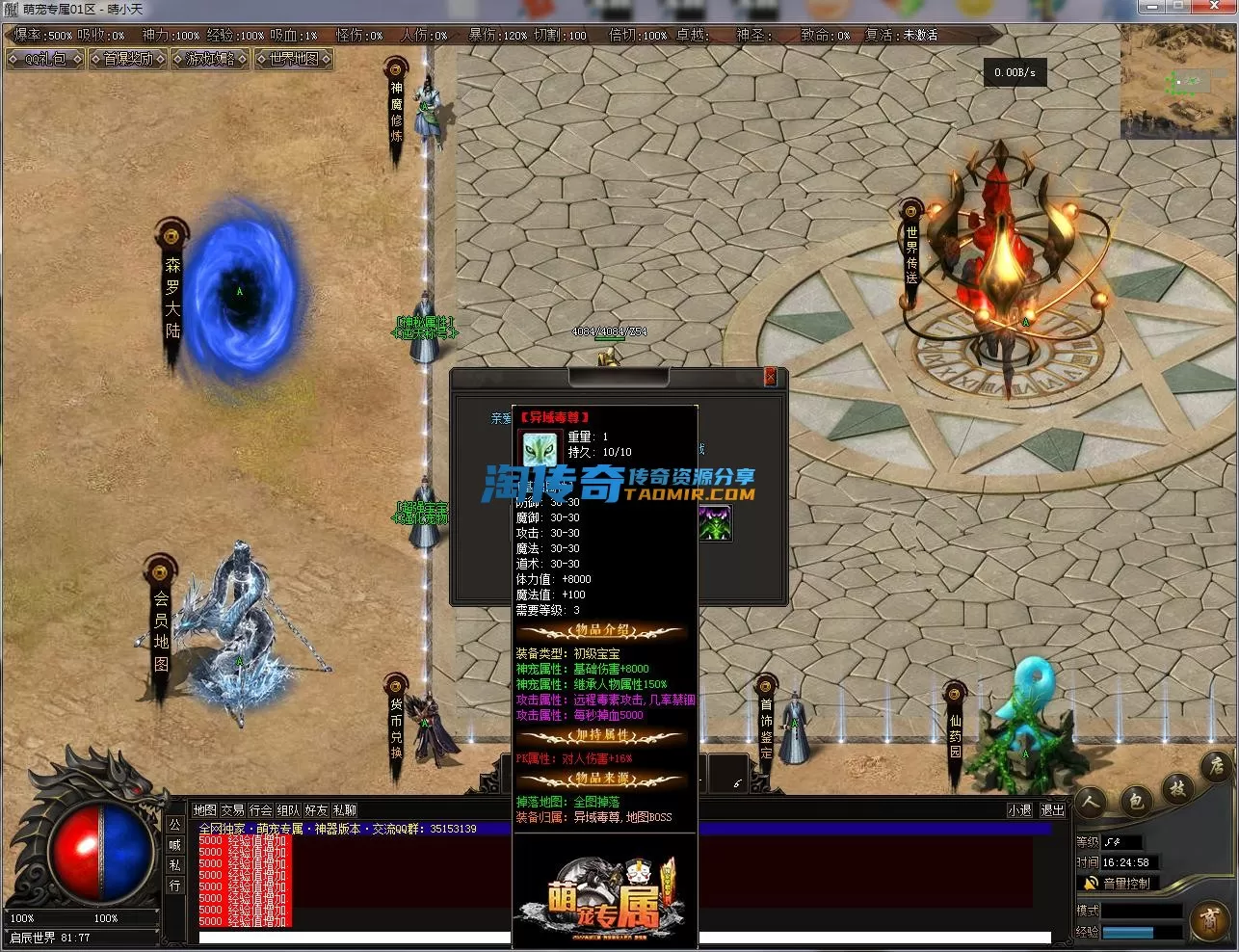The image size is (1239, 952).
Task: Open the 技 skills round button
Action: tap(1177, 788)
